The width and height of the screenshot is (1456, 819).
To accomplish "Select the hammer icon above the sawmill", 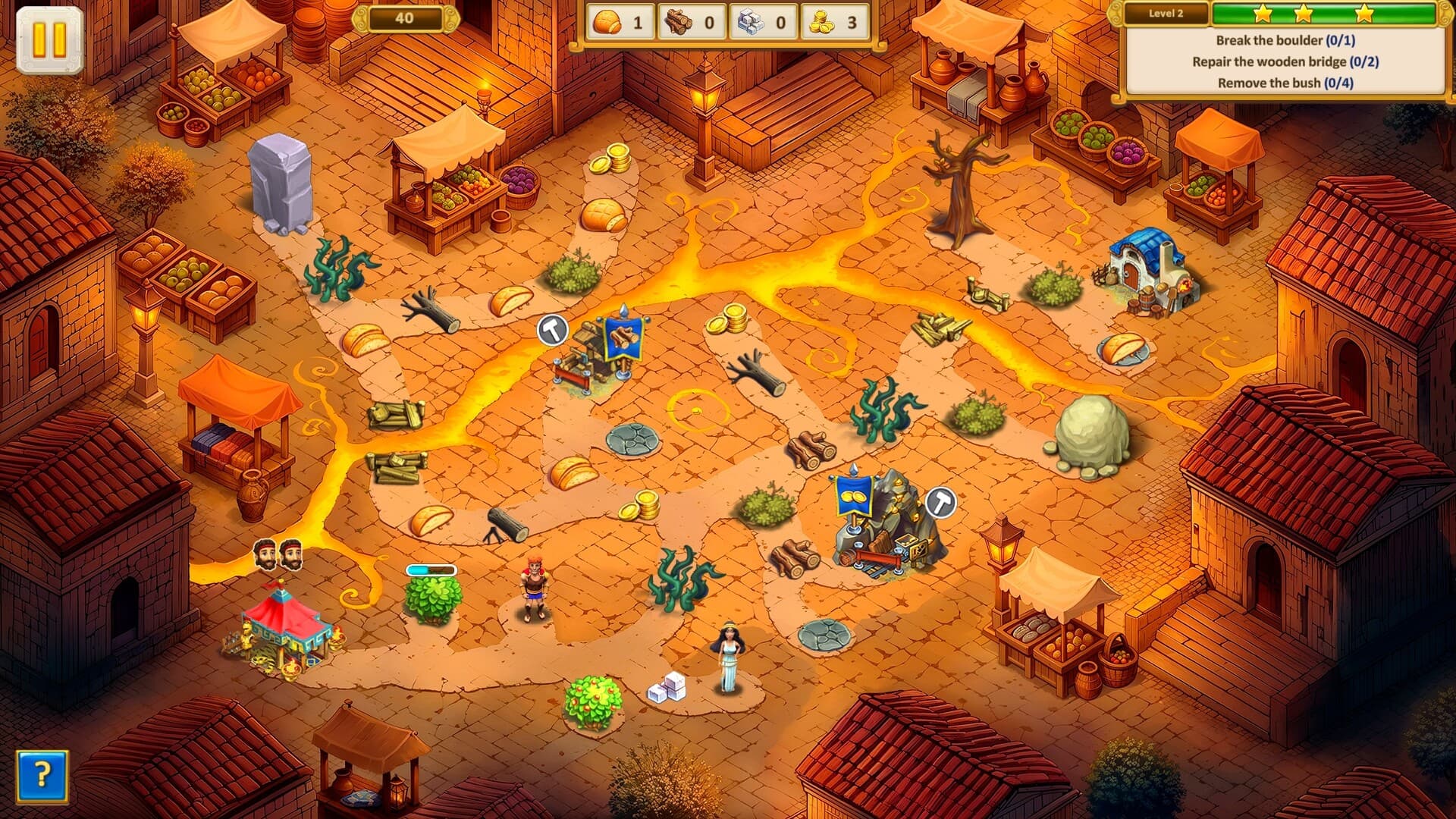I will (x=551, y=329).
